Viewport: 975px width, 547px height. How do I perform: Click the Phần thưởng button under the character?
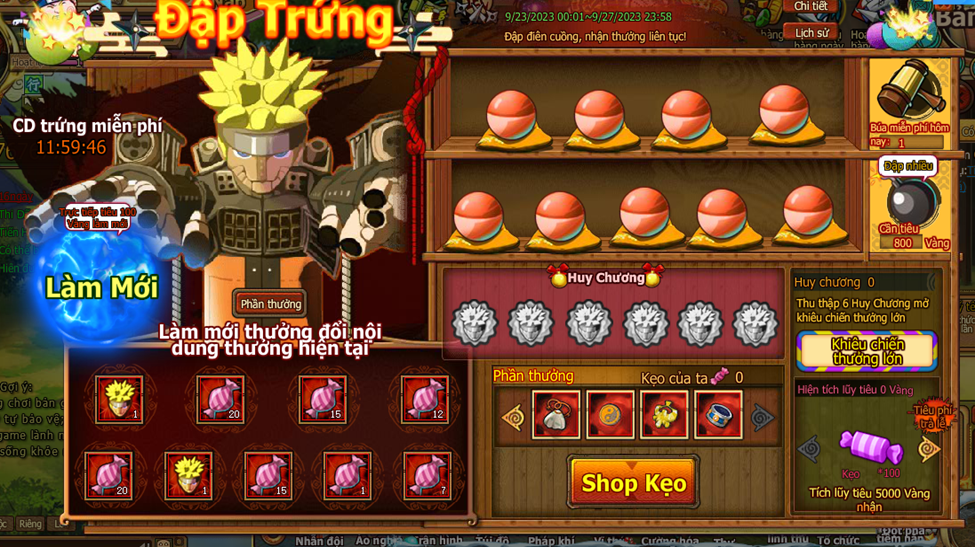270,304
